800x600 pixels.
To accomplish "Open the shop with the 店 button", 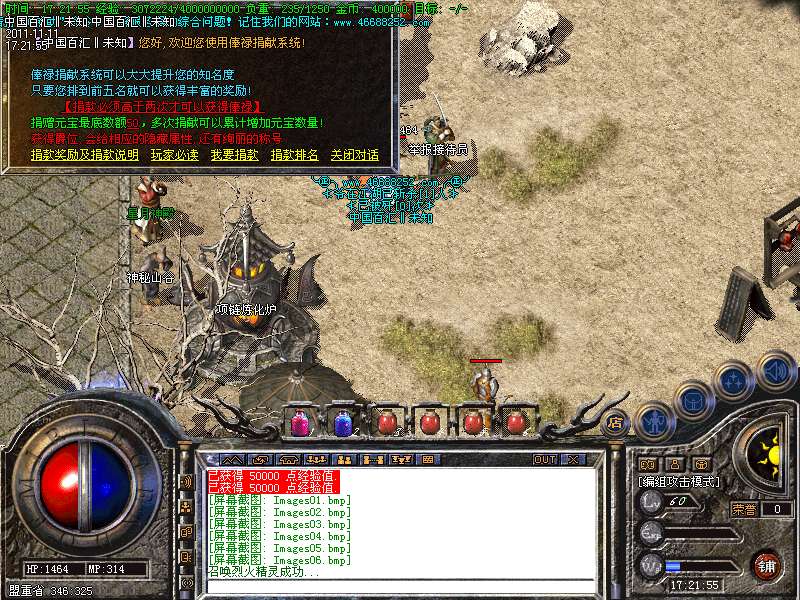I will (x=616, y=422).
